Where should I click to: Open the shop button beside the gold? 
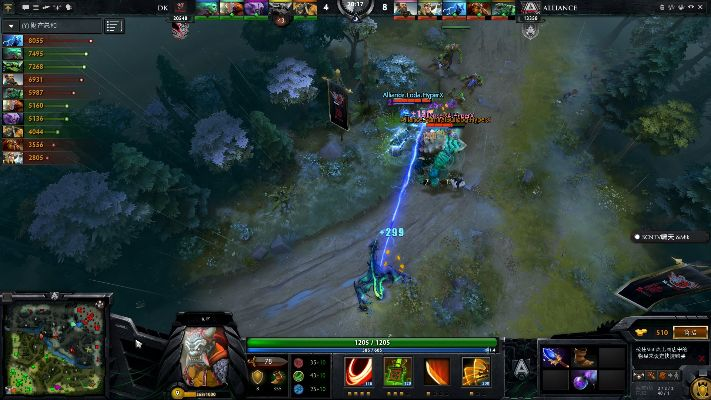[689, 331]
